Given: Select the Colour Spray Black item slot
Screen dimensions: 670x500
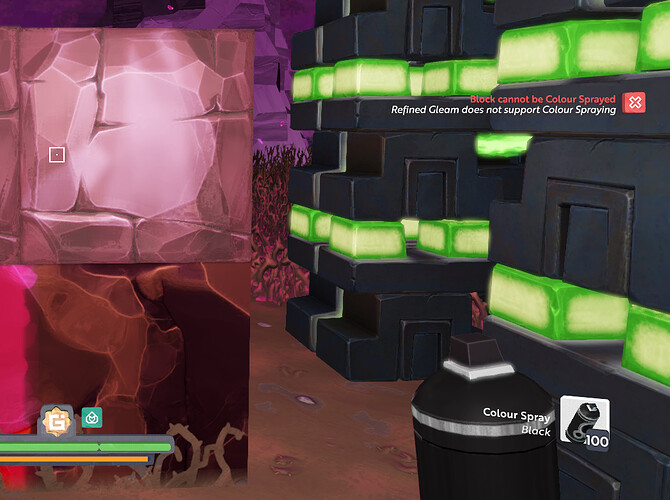Looking at the screenshot, I should click(x=584, y=421).
